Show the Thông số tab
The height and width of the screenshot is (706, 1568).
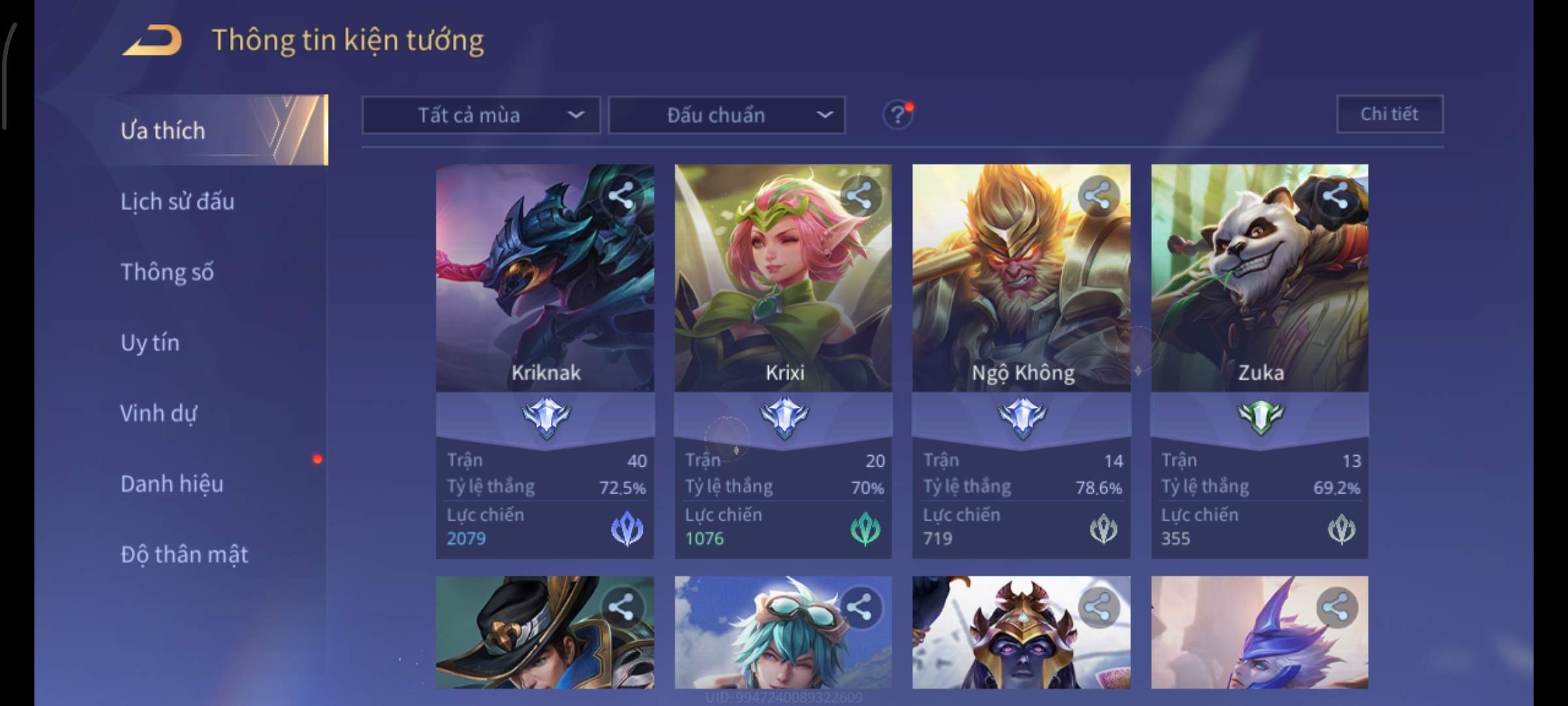click(x=167, y=272)
